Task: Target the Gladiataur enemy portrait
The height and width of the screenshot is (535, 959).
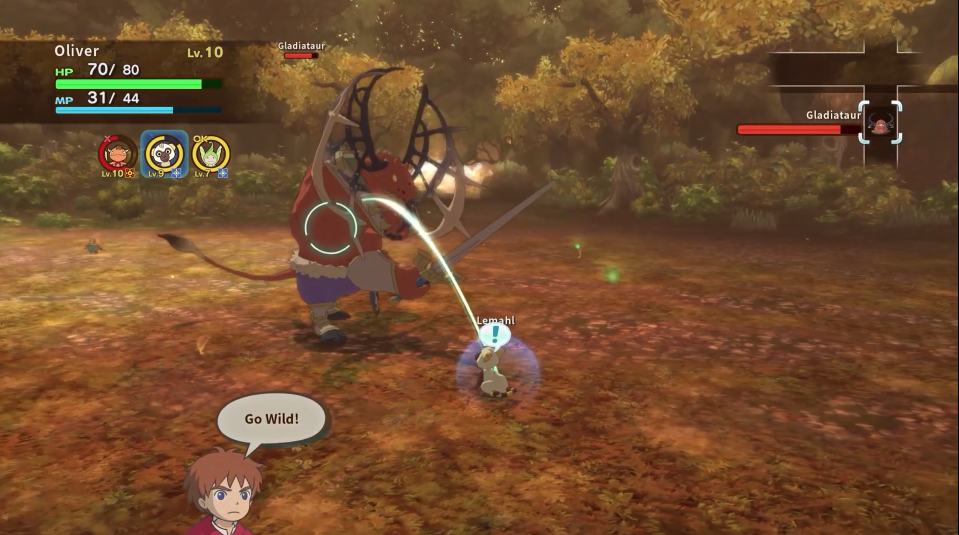Action: pos(880,123)
